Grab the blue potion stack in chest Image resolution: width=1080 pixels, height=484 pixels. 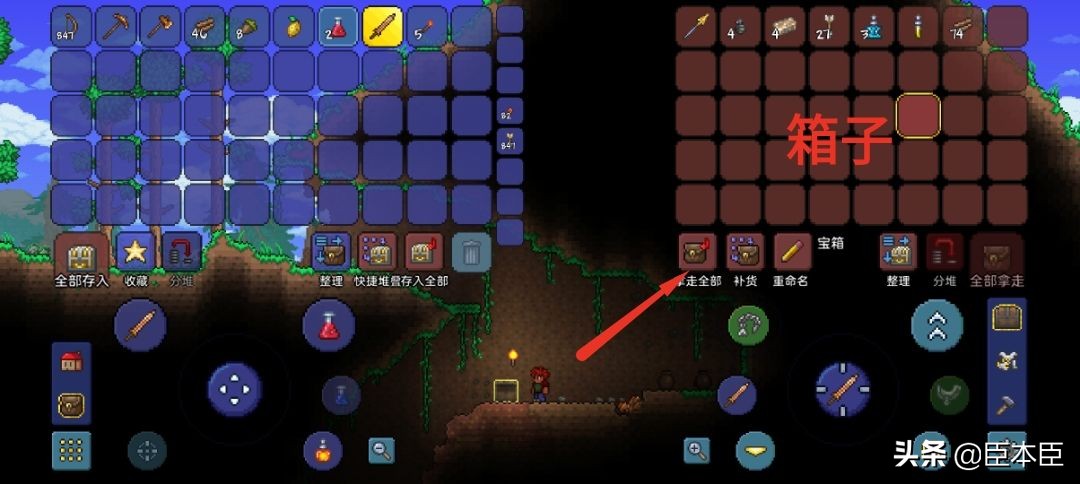(x=874, y=27)
